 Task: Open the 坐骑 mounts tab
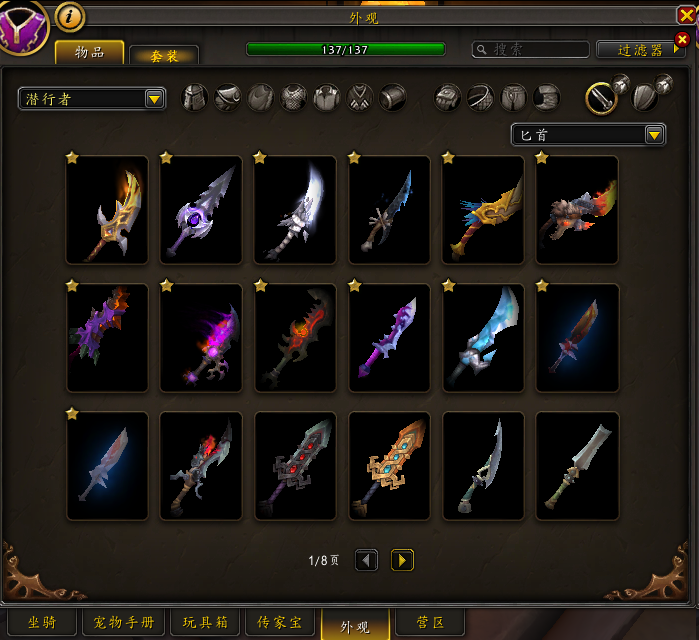[x=42, y=623]
